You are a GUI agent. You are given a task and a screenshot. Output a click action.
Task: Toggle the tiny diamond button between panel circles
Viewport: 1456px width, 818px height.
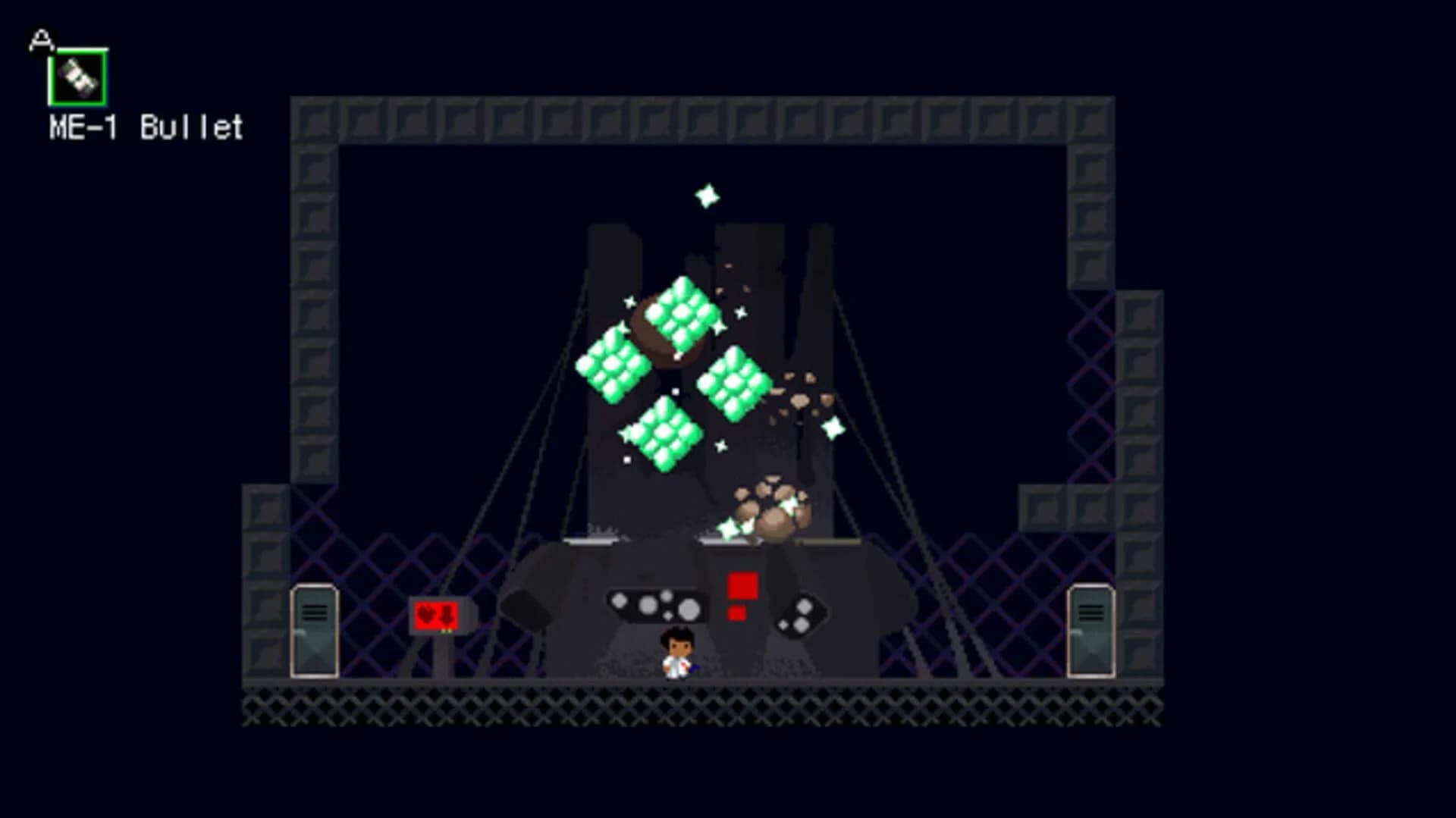coord(667,616)
